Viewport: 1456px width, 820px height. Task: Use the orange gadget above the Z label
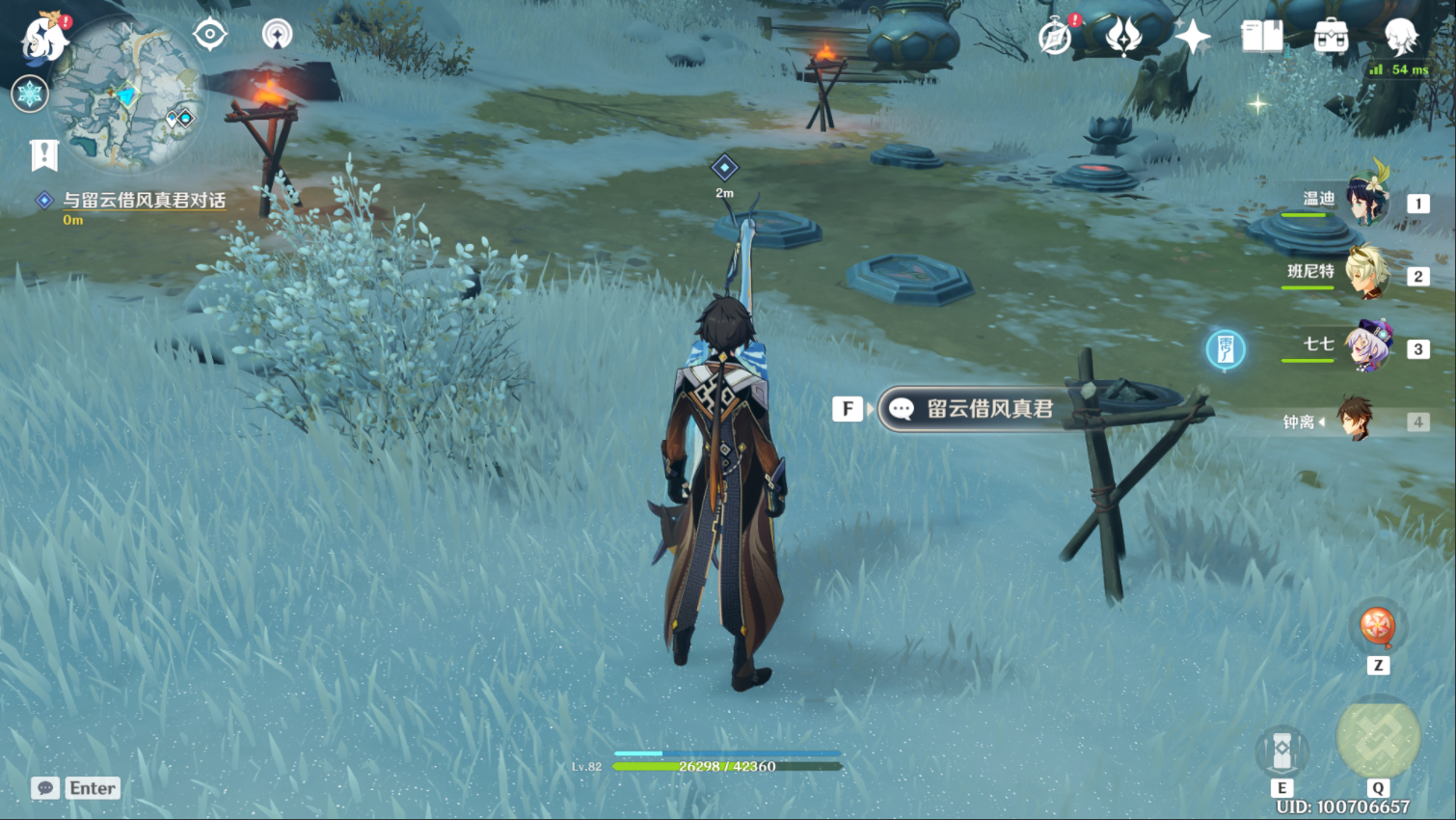(1377, 626)
